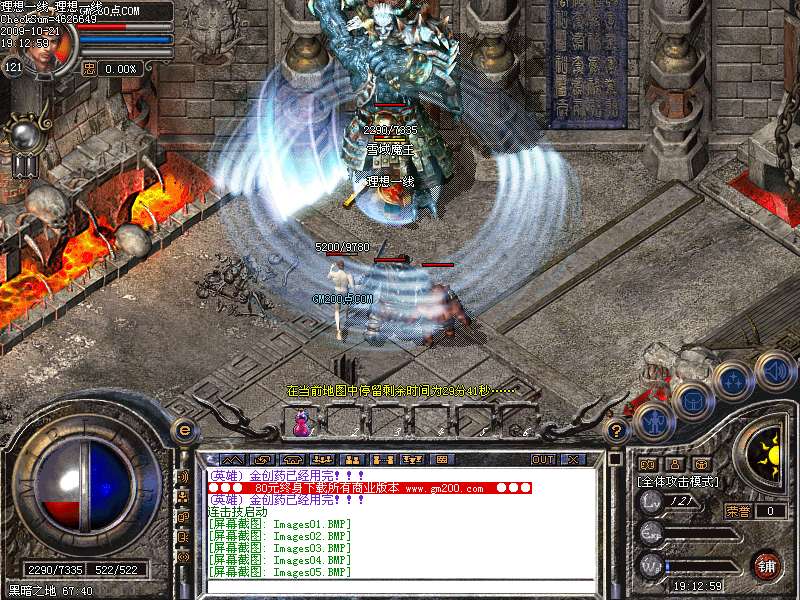Image resolution: width=800 pixels, height=600 pixels.
Task: Open the skills panel with sparkle icon
Action: pyautogui.click(x=733, y=380)
